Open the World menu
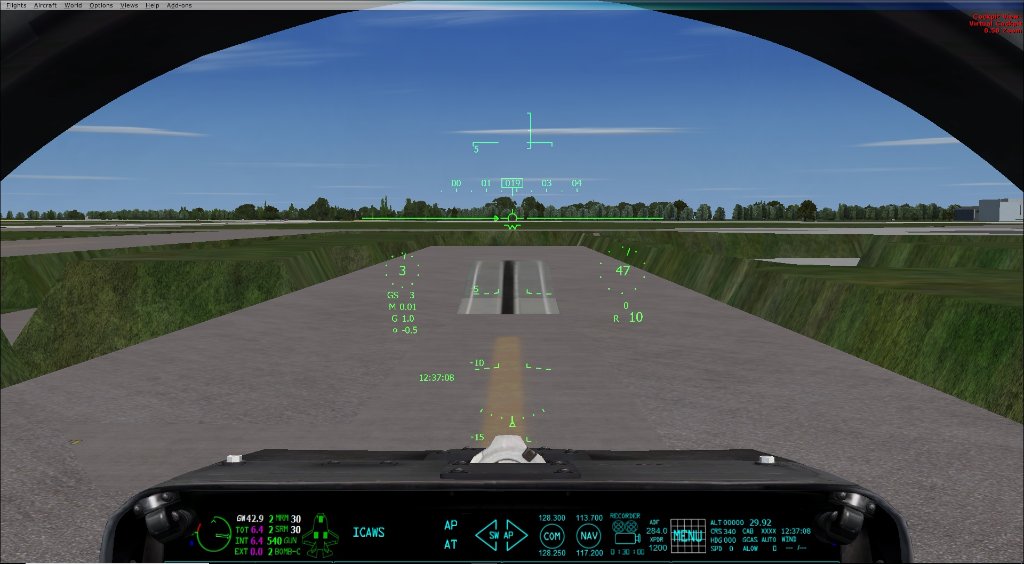The width and height of the screenshot is (1024, 564). (74, 5)
